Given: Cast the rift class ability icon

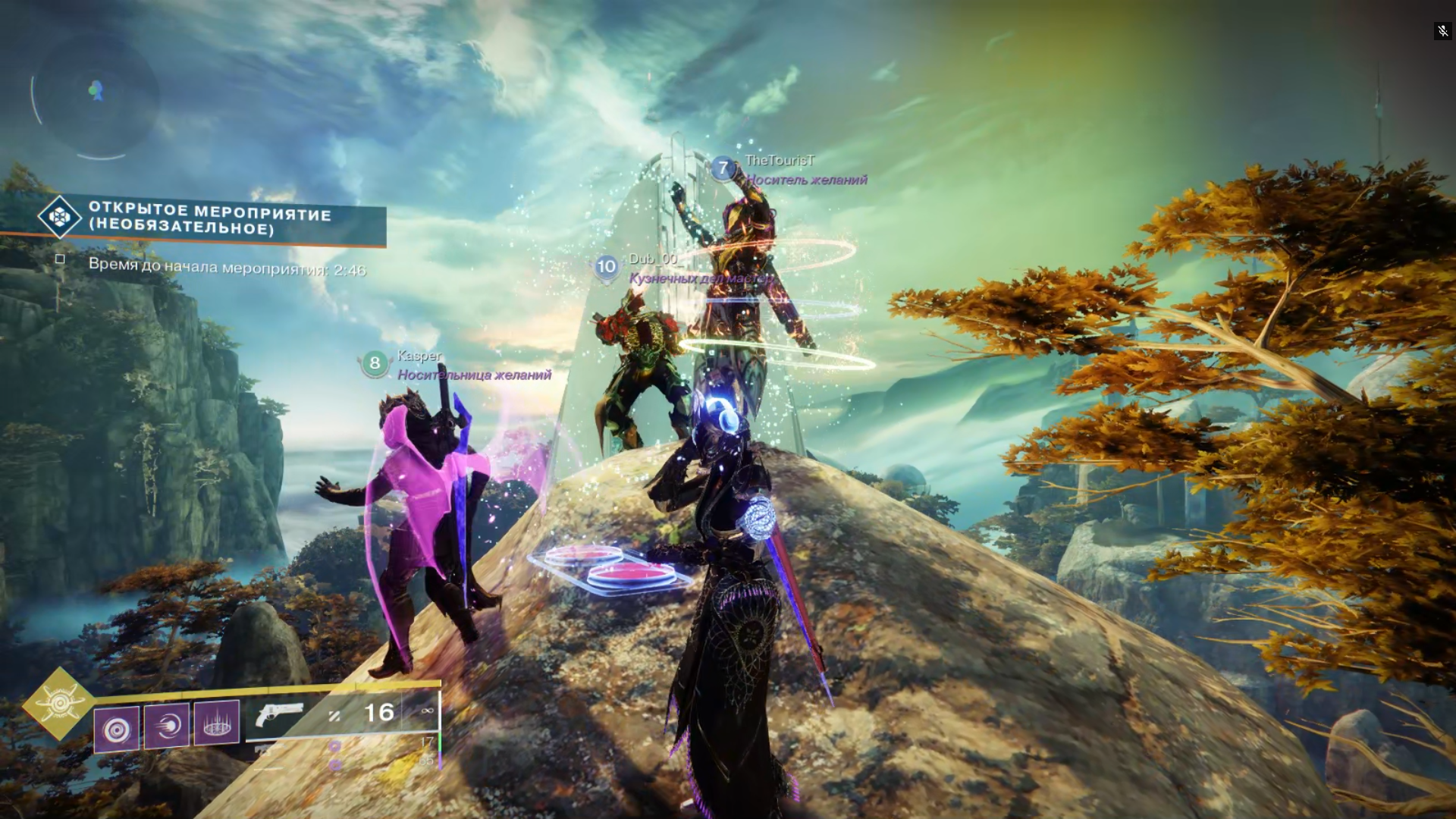Looking at the screenshot, I should point(217,722).
